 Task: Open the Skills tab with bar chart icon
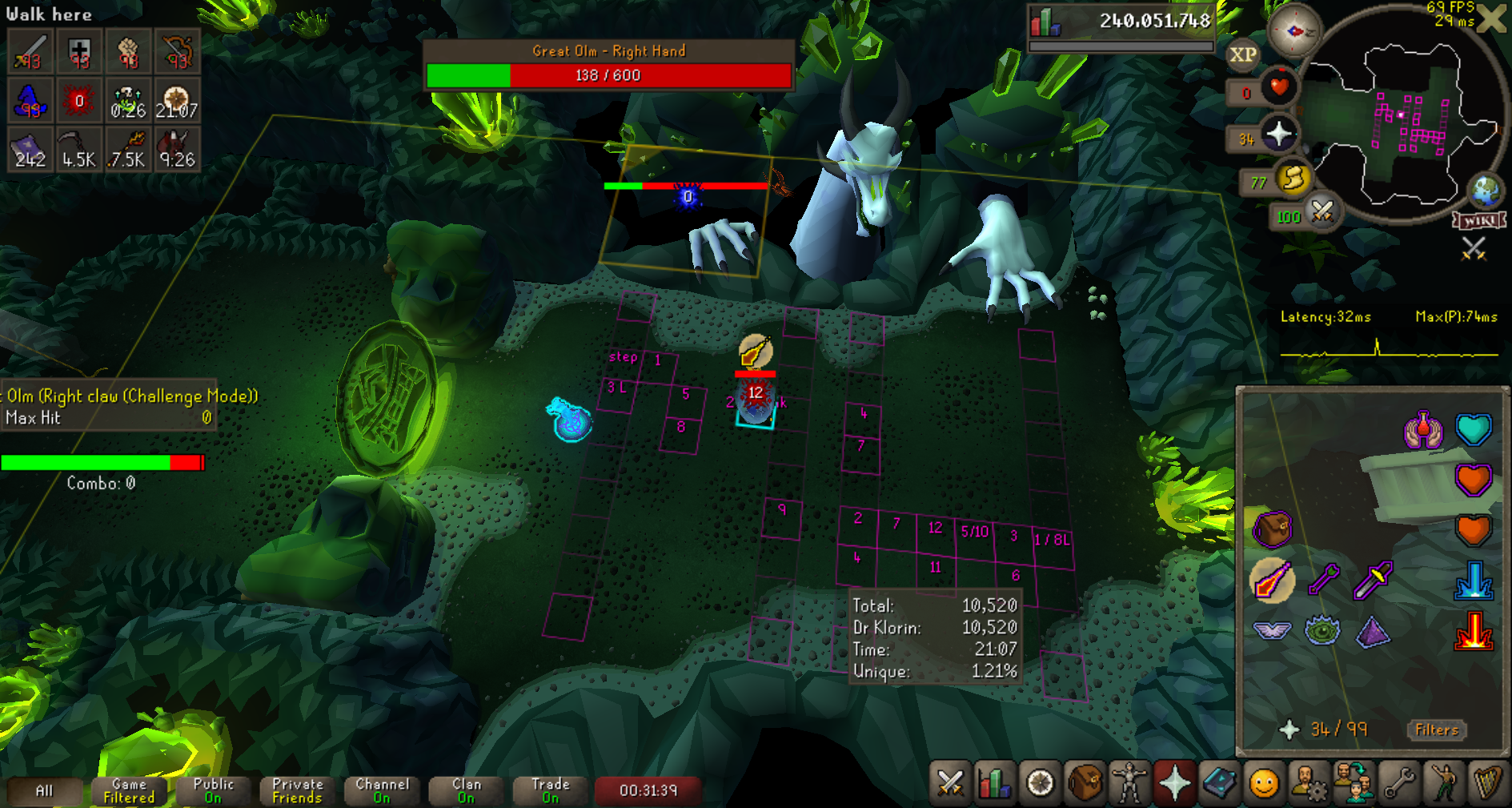994,782
